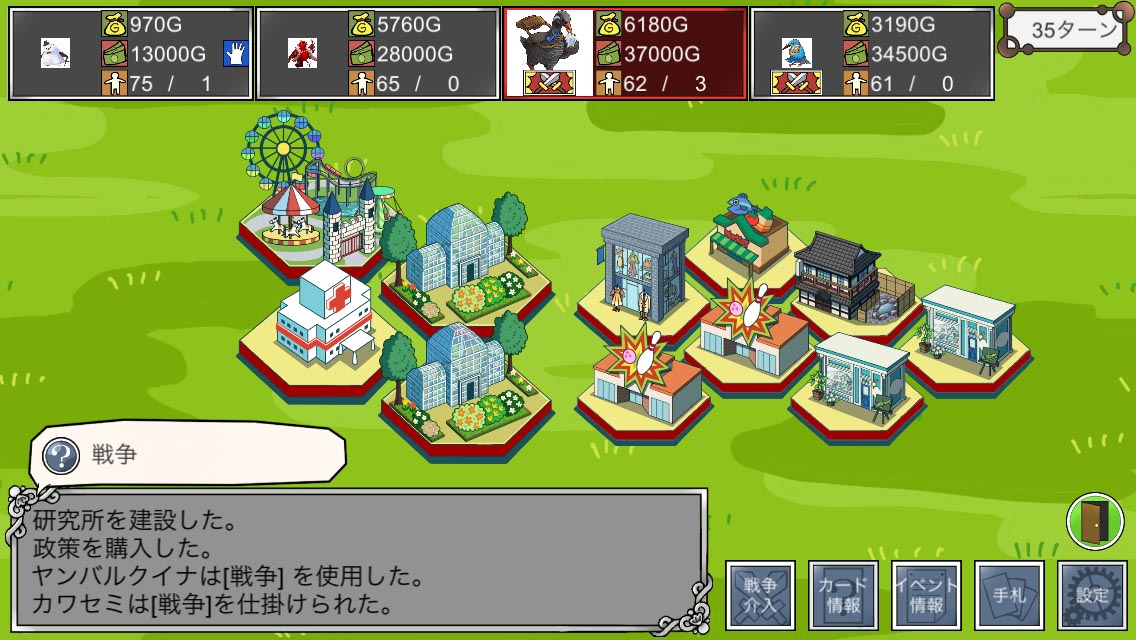Show カード情報 card information
Image resolution: width=1136 pixels, height=640 pixels.
843,595
